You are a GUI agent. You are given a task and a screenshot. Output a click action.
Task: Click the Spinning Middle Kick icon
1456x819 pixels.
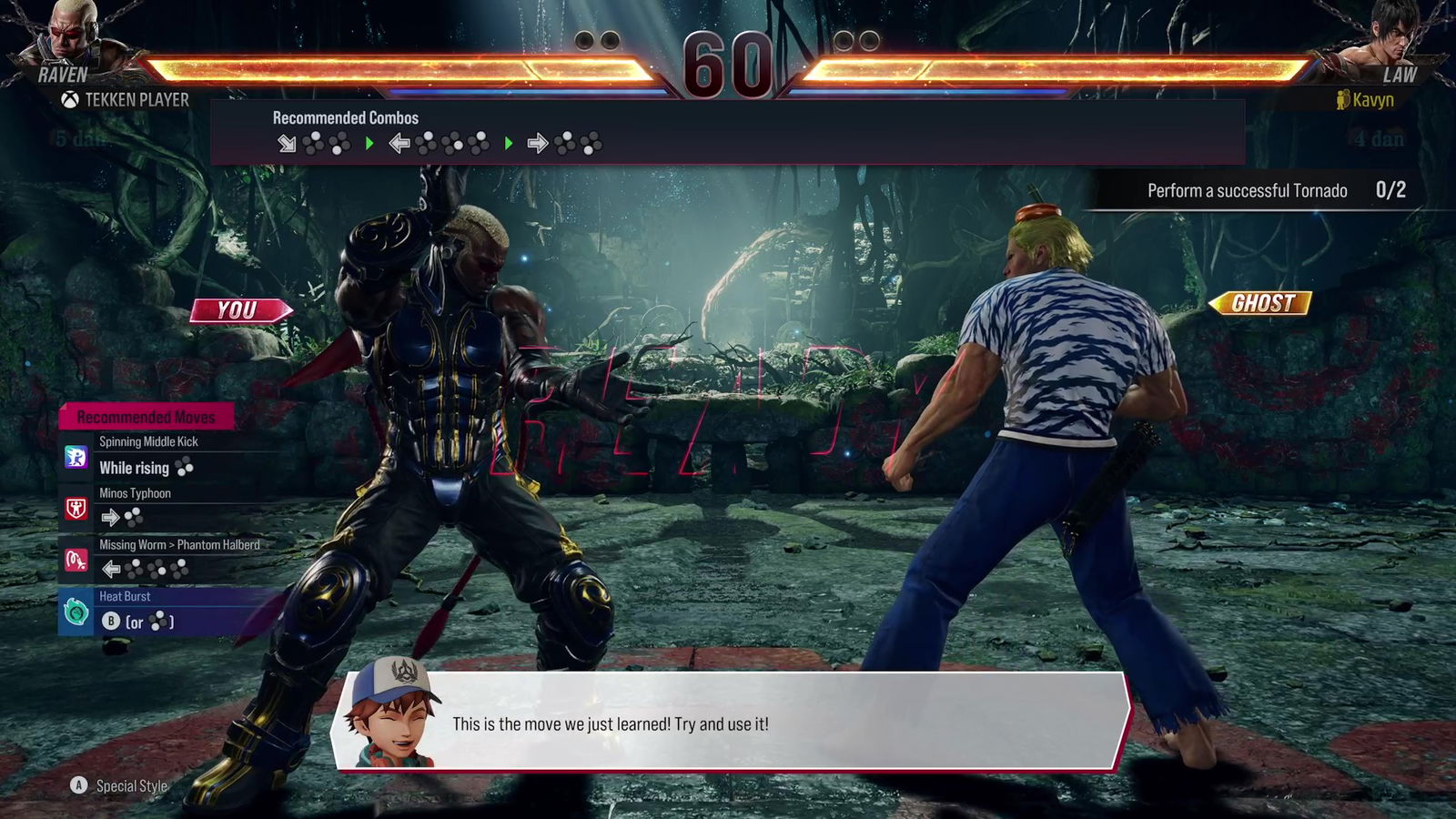[76, 456]
